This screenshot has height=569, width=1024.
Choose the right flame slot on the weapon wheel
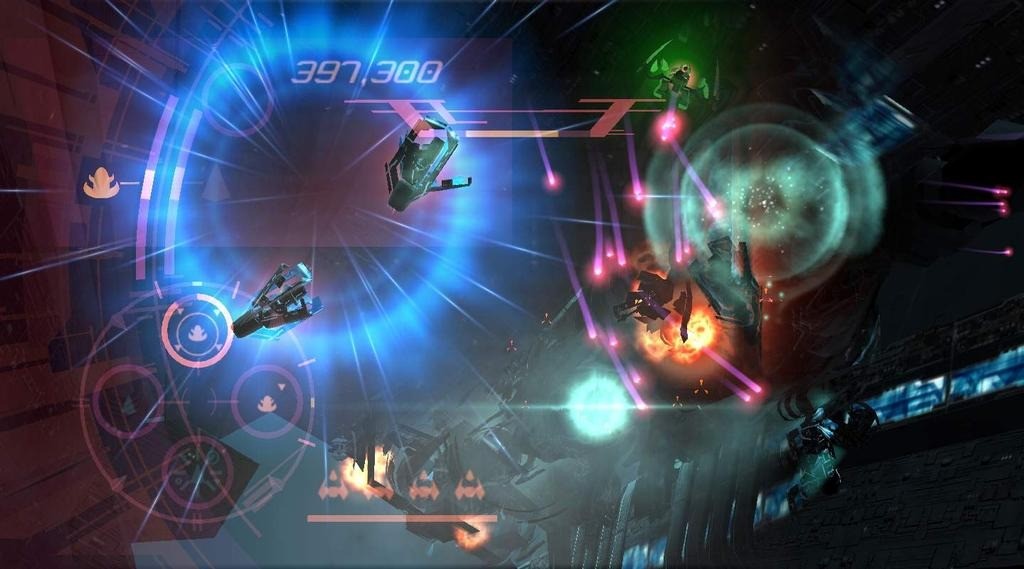pyautogui.click(x=267, y=401)
